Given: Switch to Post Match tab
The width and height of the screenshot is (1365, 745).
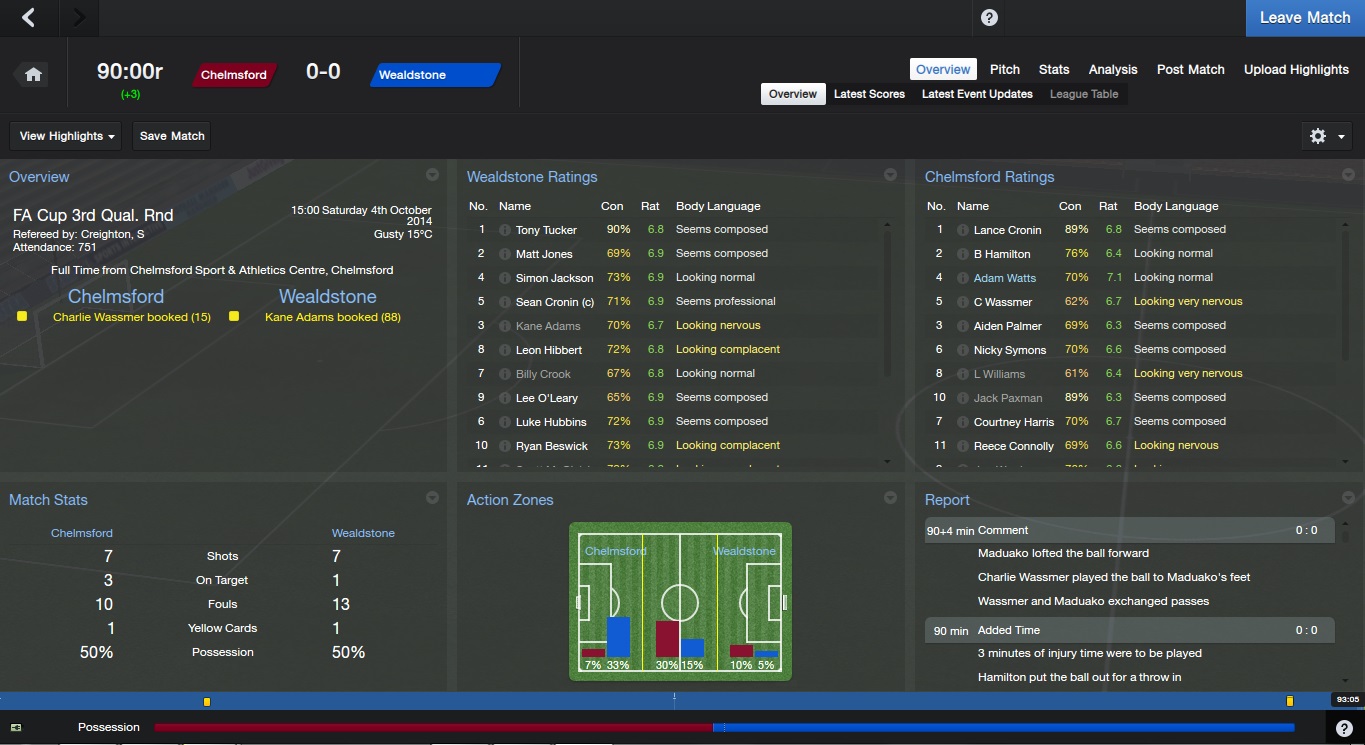Looking at the screenshot, I should [x=1190, y=69].
